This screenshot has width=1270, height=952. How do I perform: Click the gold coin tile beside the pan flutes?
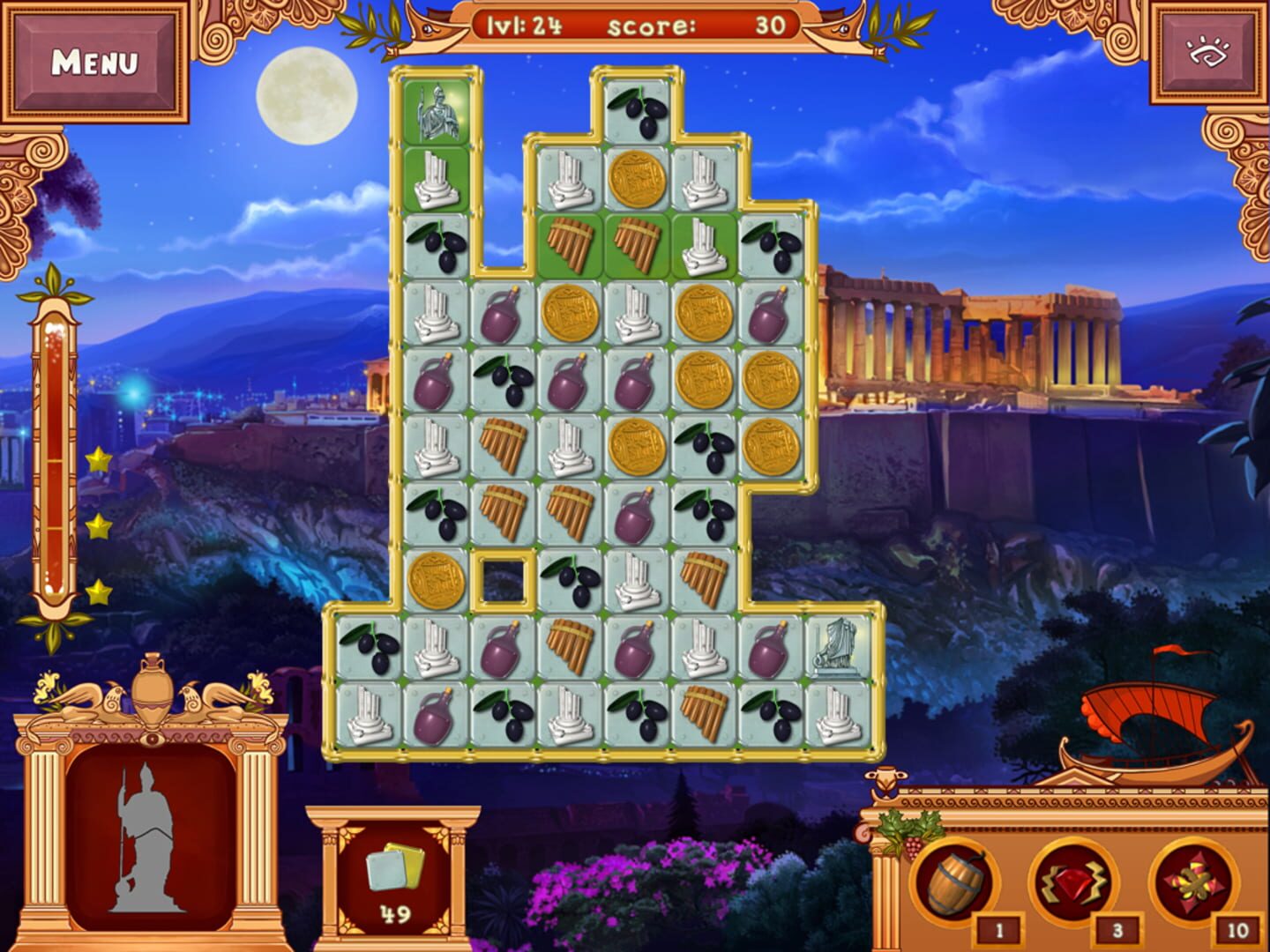click(x=637, y=178)
